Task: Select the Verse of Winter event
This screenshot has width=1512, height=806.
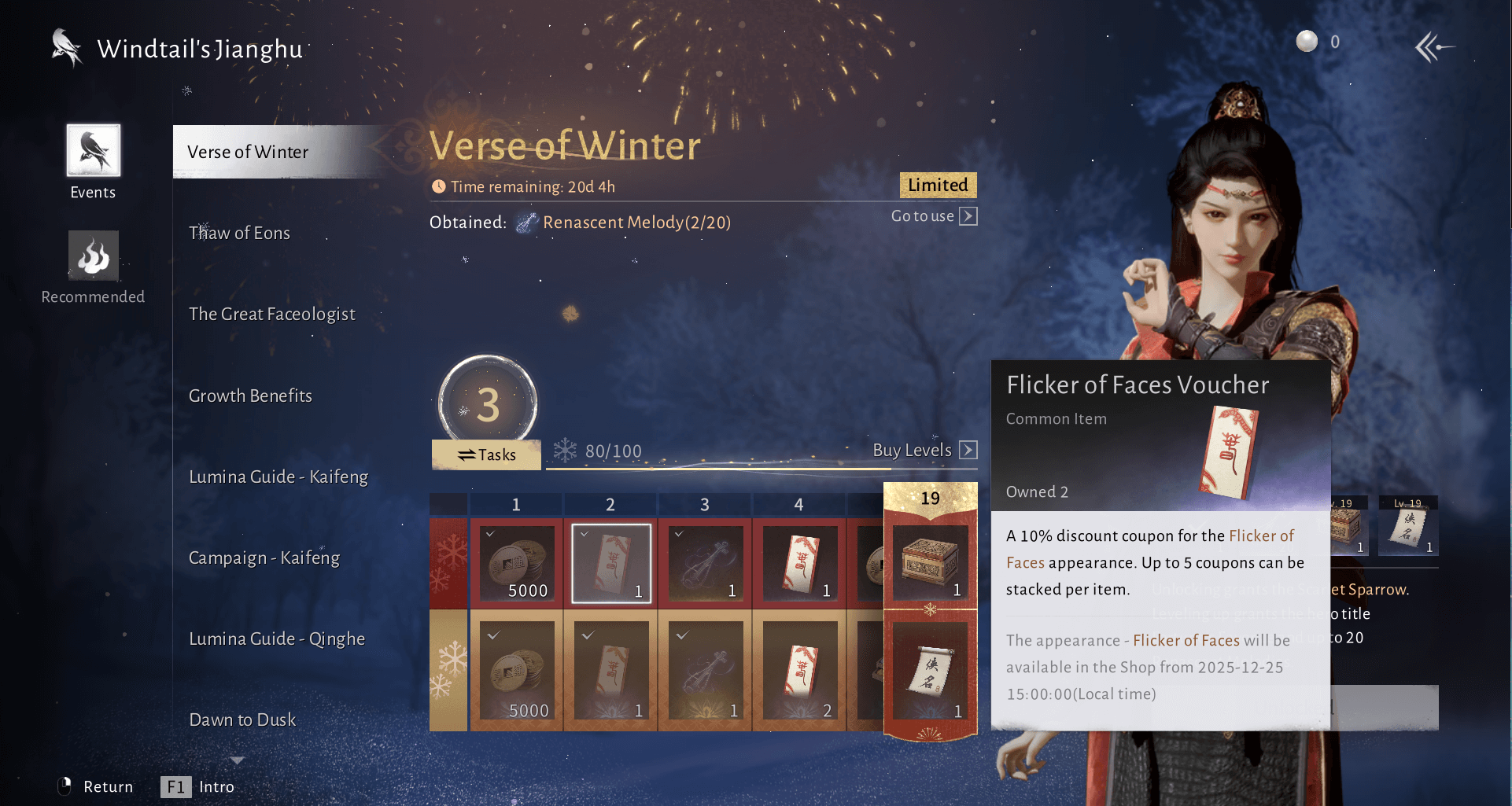Action: 248,152
